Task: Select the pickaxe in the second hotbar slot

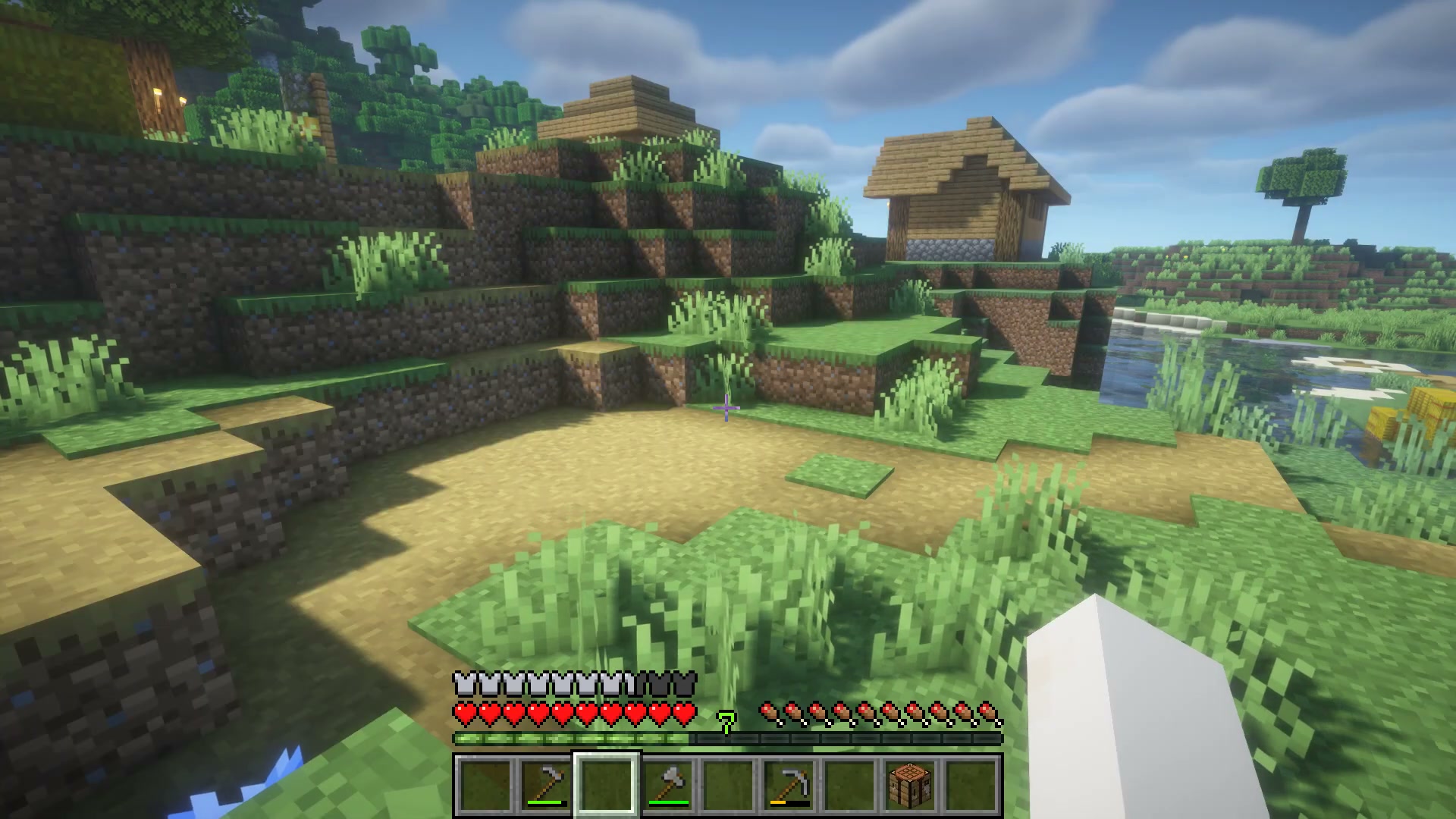Action: tap(544, 786)
